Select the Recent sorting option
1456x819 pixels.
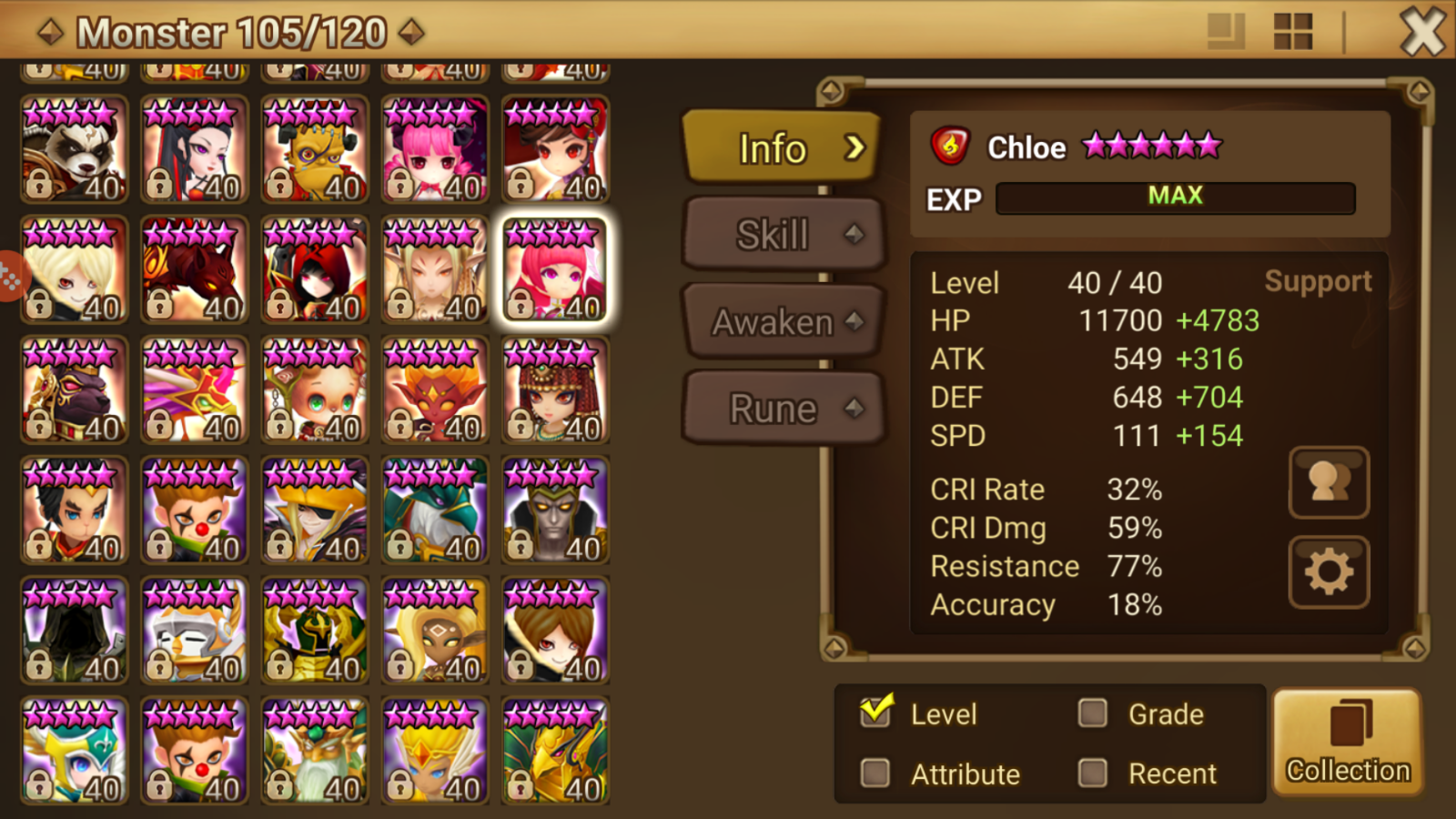click(1091, 773)
